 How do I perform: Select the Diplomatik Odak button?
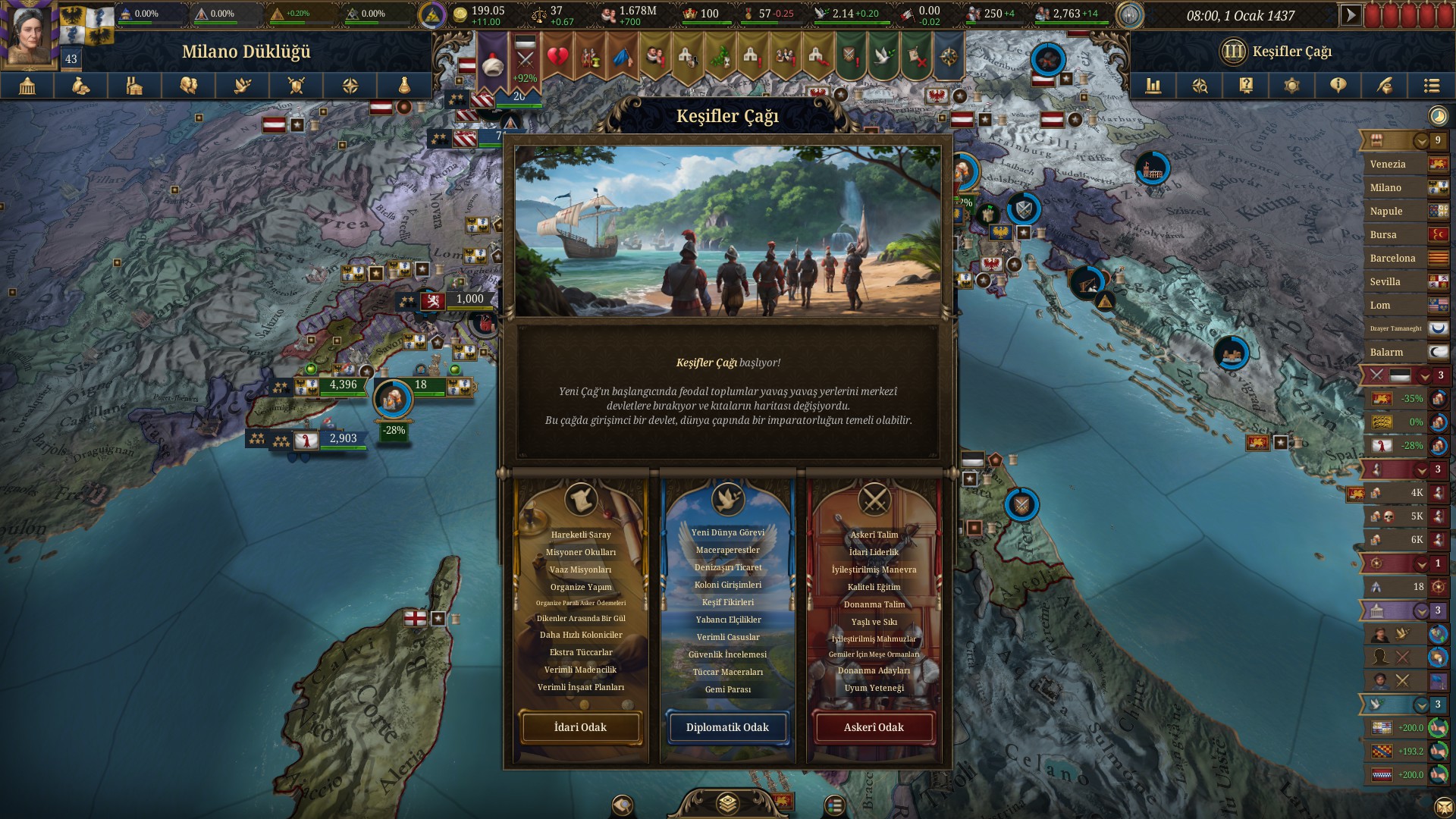coord(727,727)
